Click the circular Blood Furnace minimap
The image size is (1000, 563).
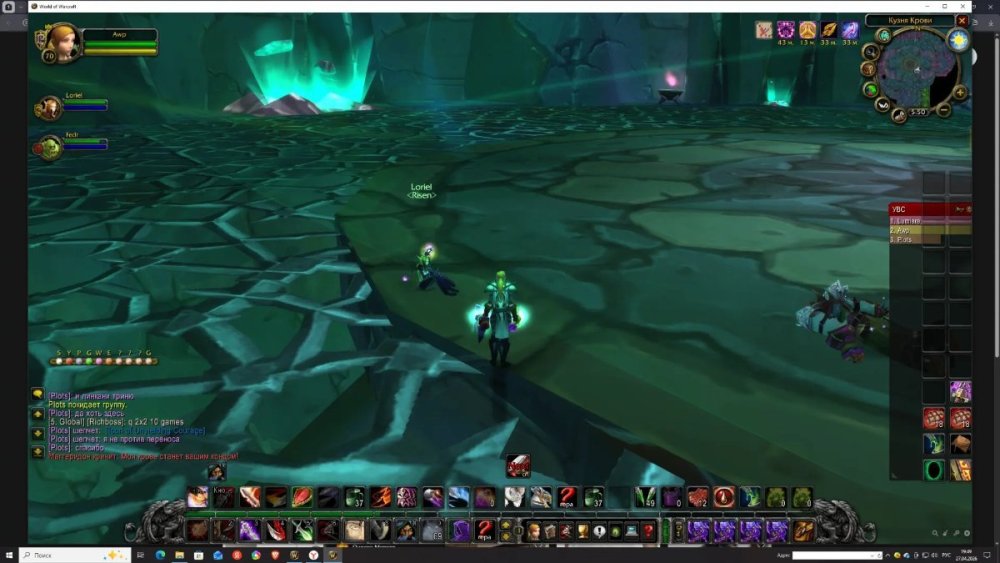(918, 70)
